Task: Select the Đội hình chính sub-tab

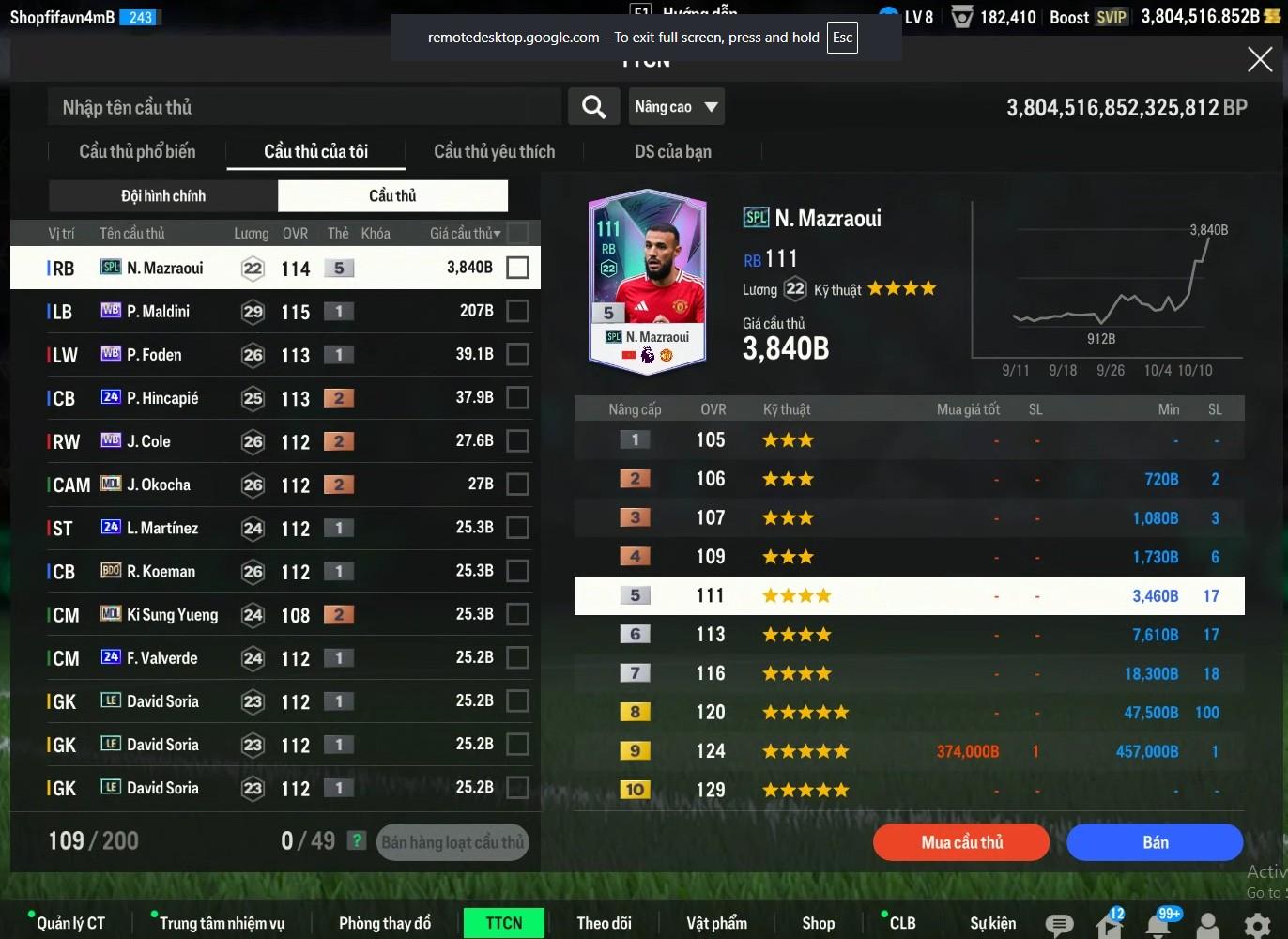Action: coord(163,195)
